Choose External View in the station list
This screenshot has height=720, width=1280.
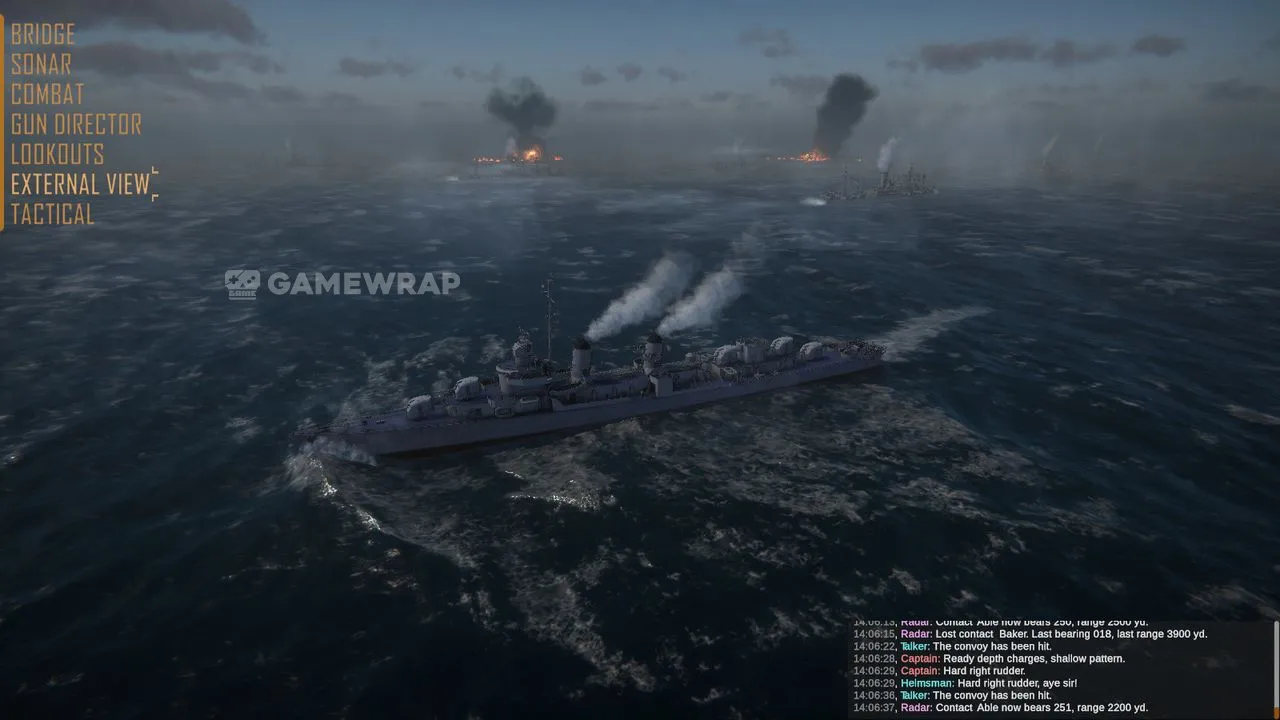pyautogui.click(x=80, y=184)
